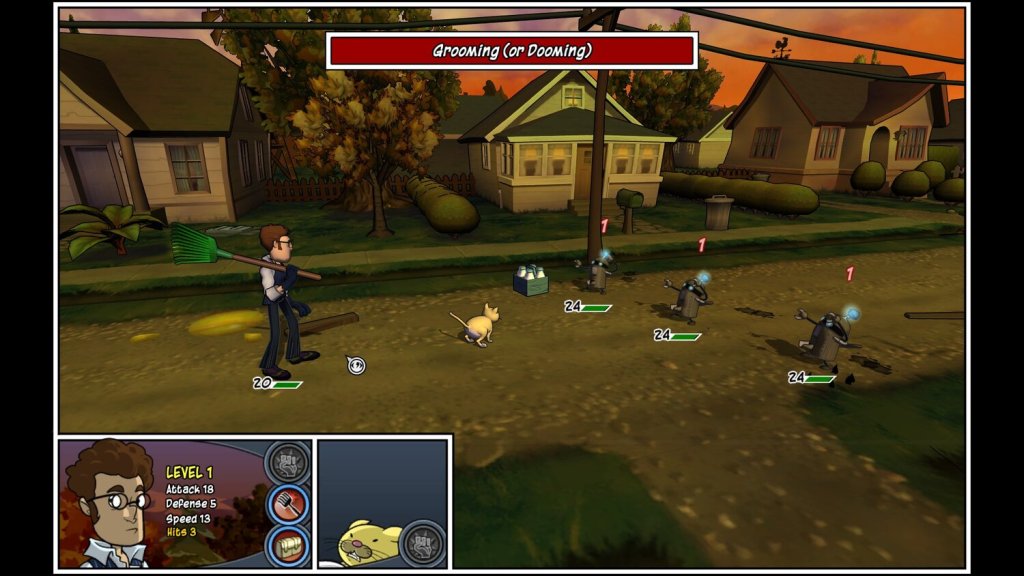Select the rake attack icon
Screen dimensions: 1024x576
click(x=287, y=505)
